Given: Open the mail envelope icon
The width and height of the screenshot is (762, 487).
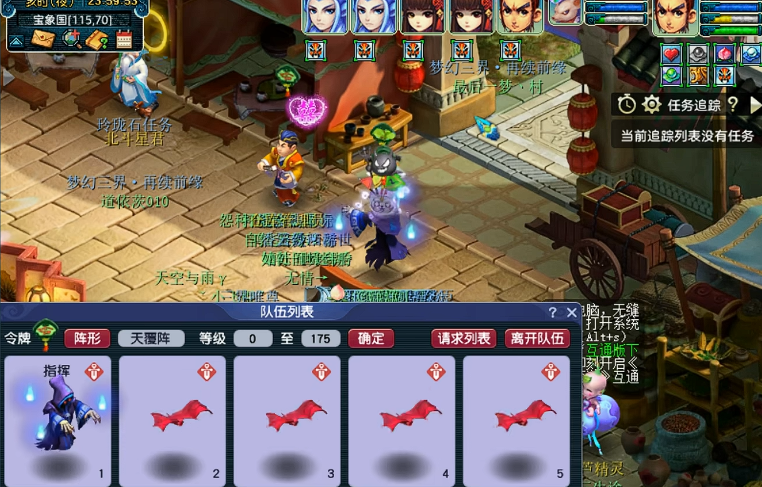Looking at the screenshot, I should pyautogui.click(x=43, y=39).
